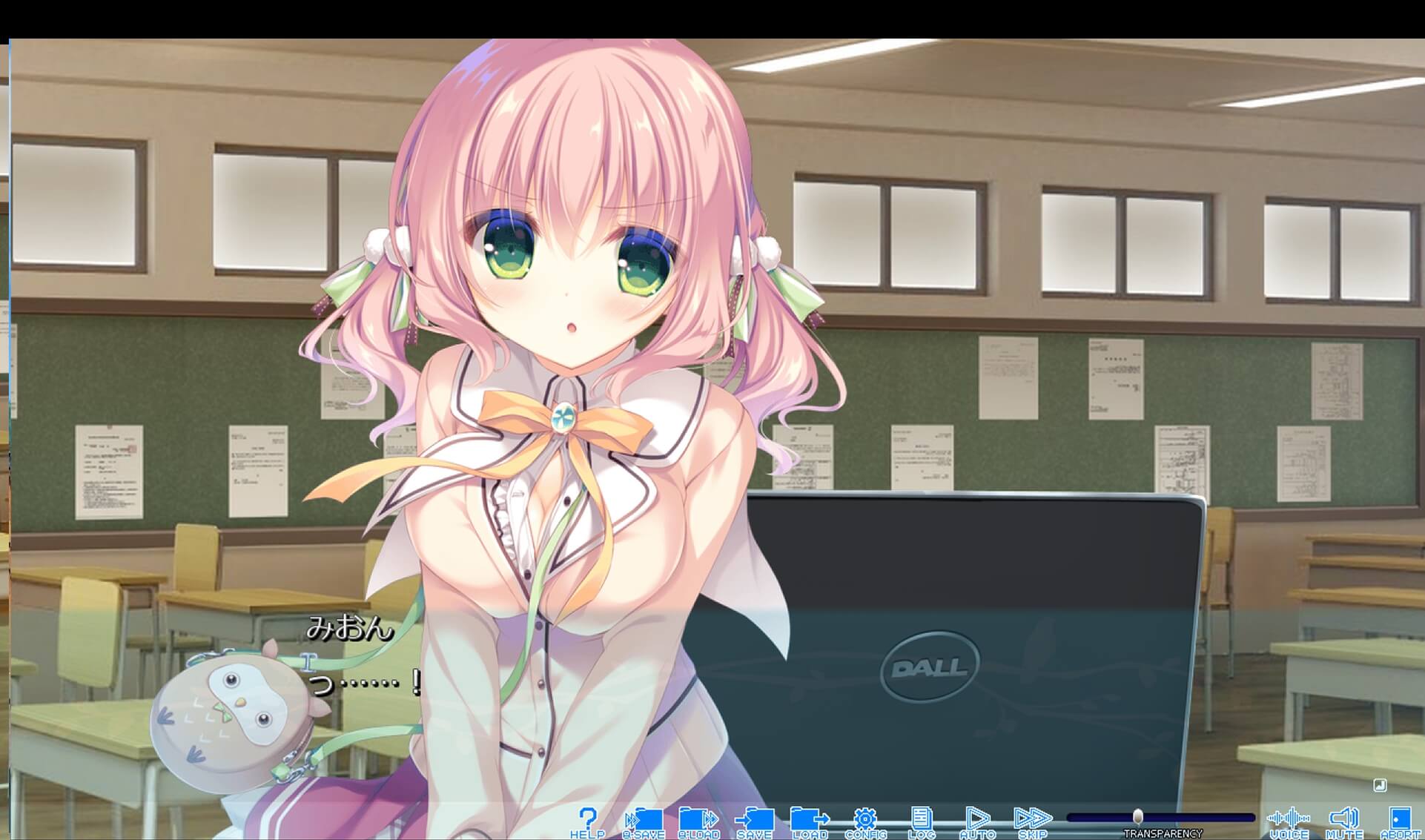Quick save using the Q.SAVE icon
The image size is (1425, 840).
point(642,817)
